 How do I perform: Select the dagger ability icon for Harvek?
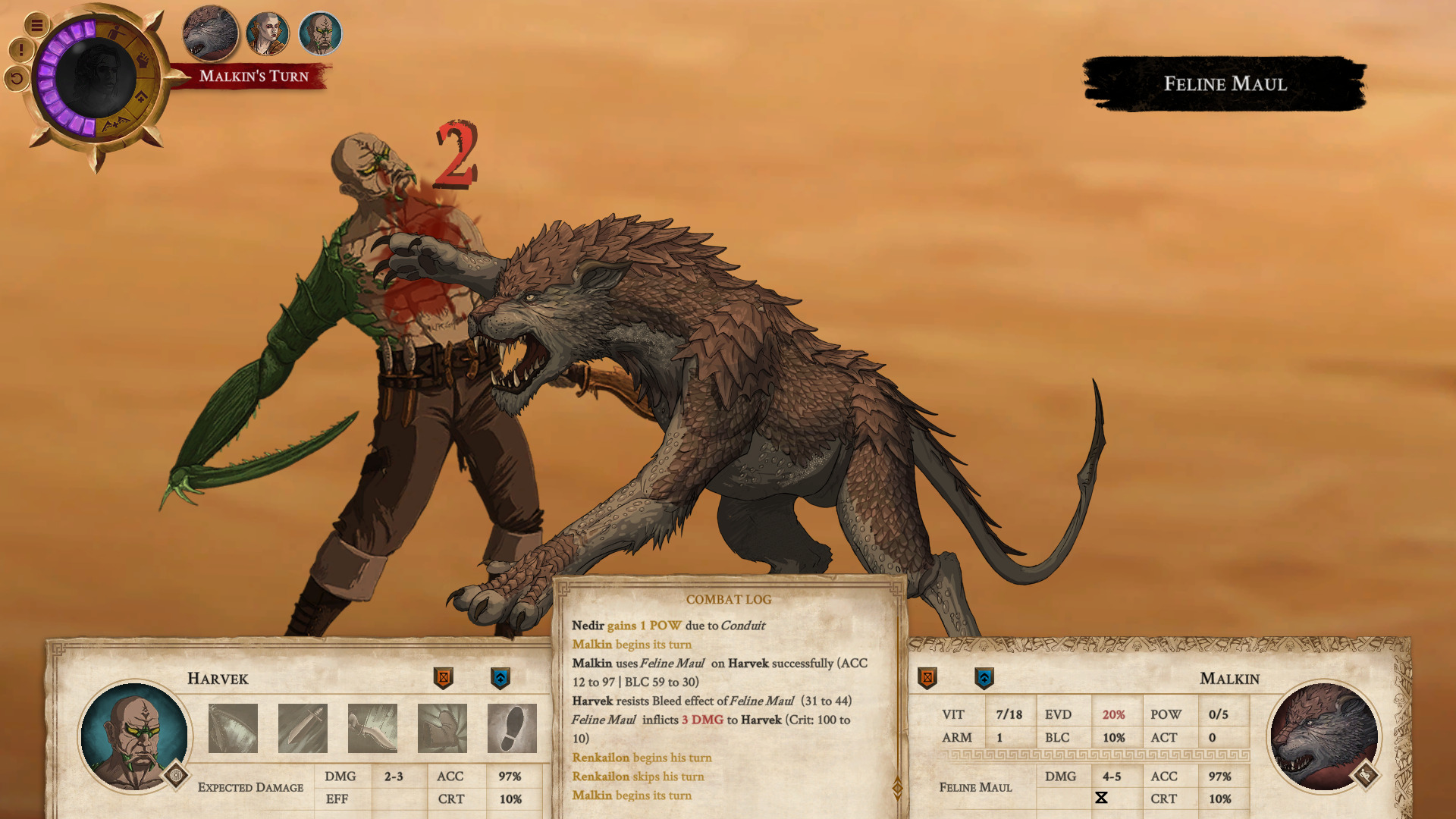303,726
